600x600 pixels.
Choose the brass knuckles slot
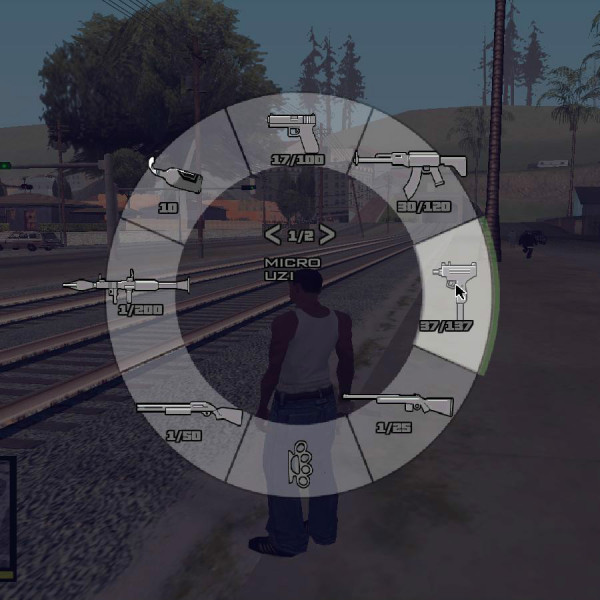299,462
